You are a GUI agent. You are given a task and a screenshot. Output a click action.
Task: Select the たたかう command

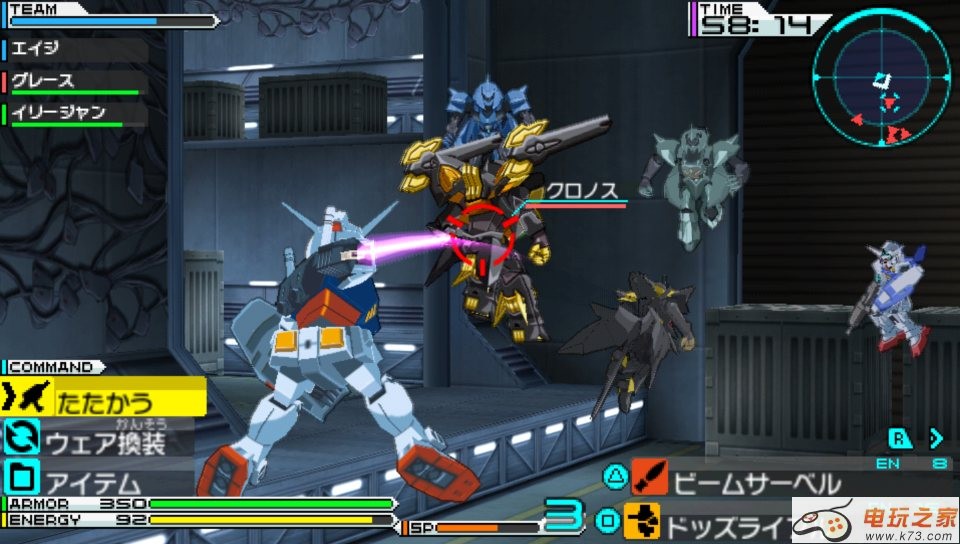(x=104, y=402)
